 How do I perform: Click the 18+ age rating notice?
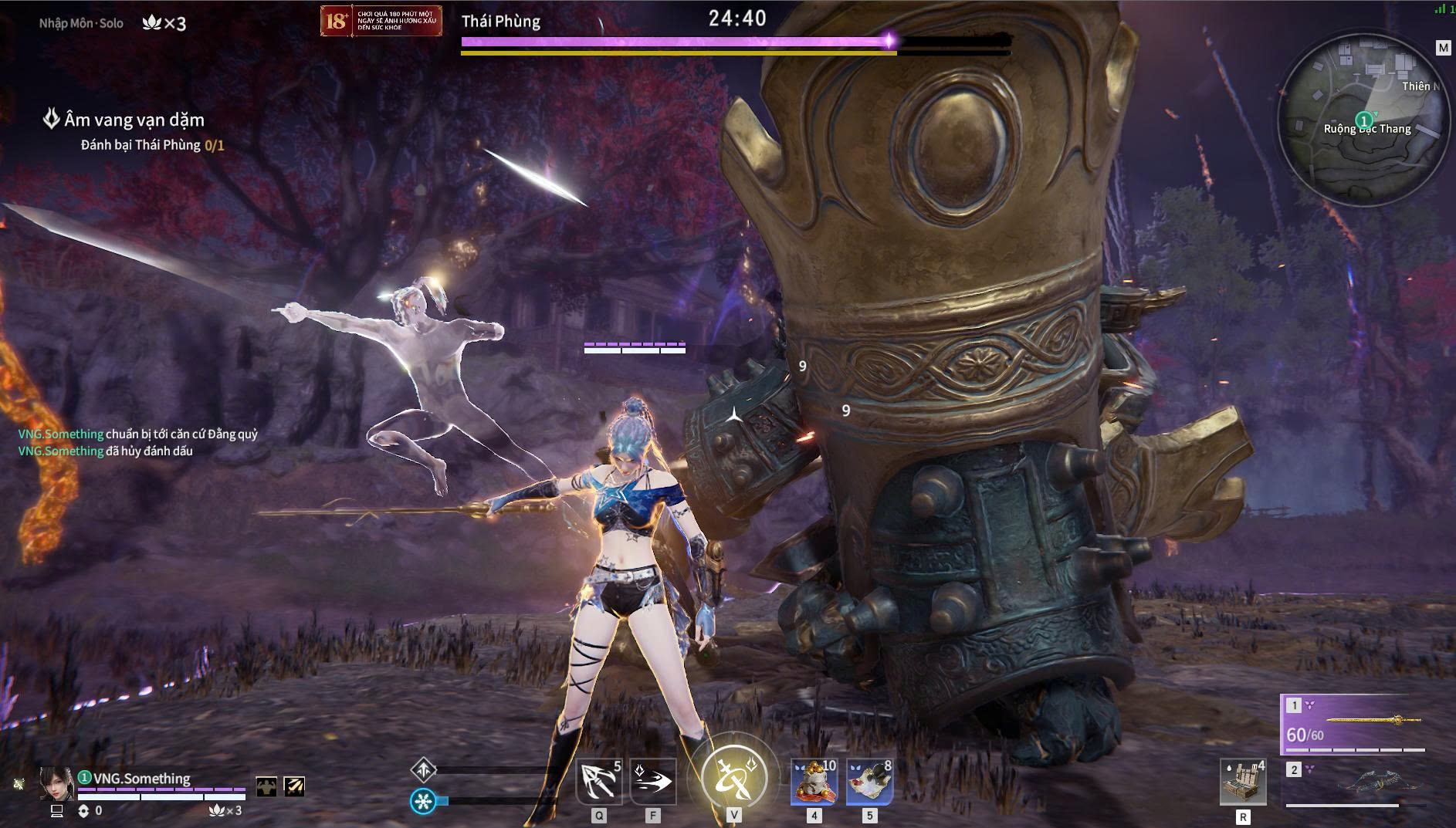click(381, 21)
